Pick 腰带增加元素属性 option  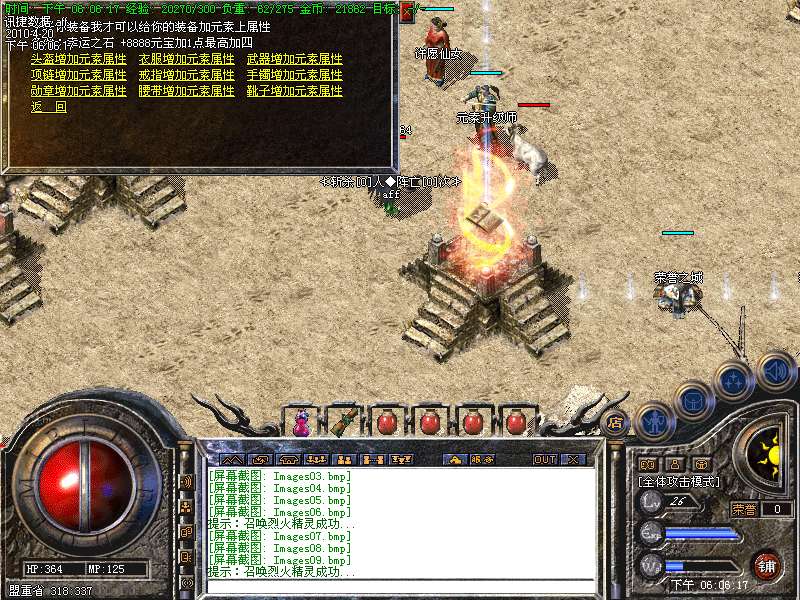coord(186,91)
